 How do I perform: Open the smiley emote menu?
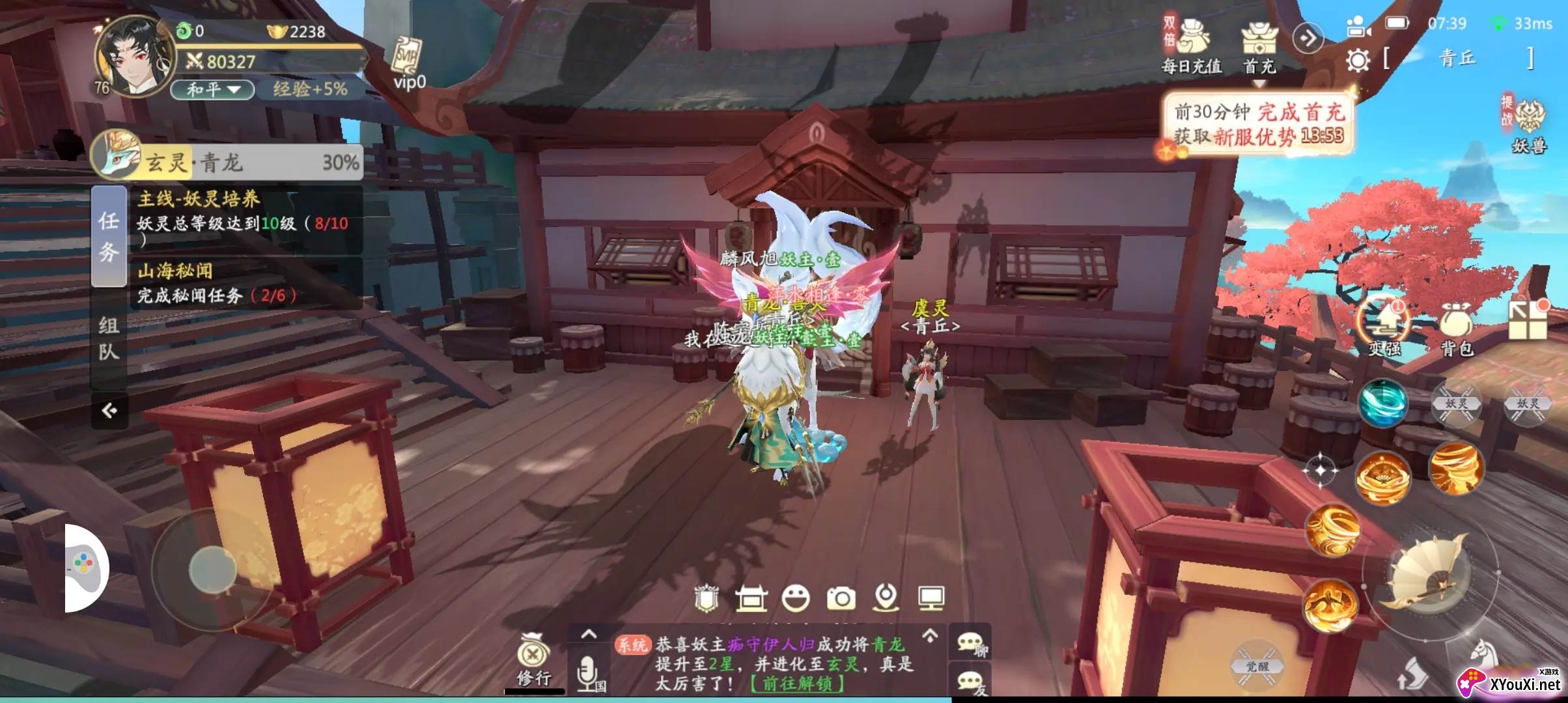pos(795,598)
